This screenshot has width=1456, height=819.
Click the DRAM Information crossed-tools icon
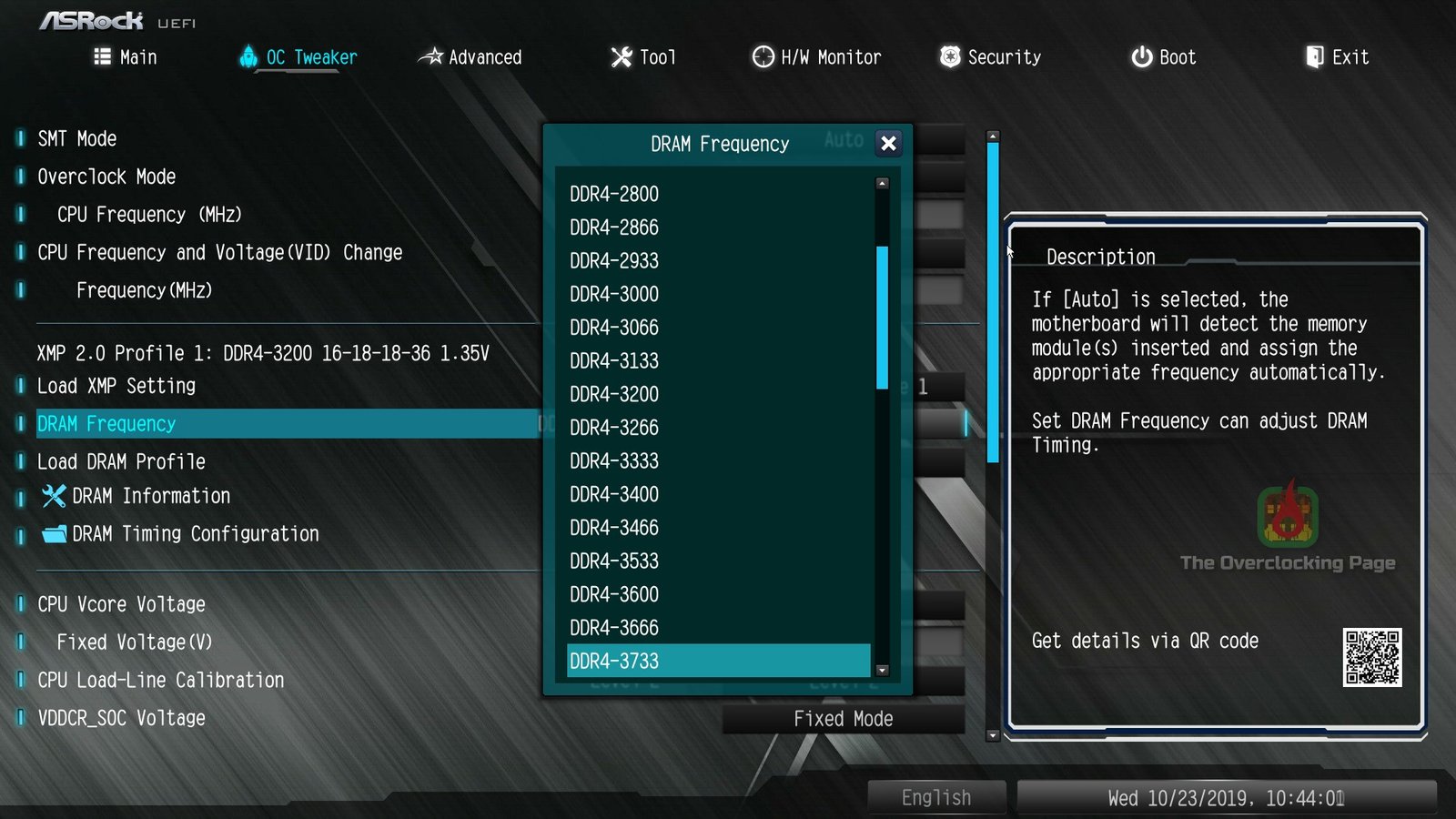53,496
